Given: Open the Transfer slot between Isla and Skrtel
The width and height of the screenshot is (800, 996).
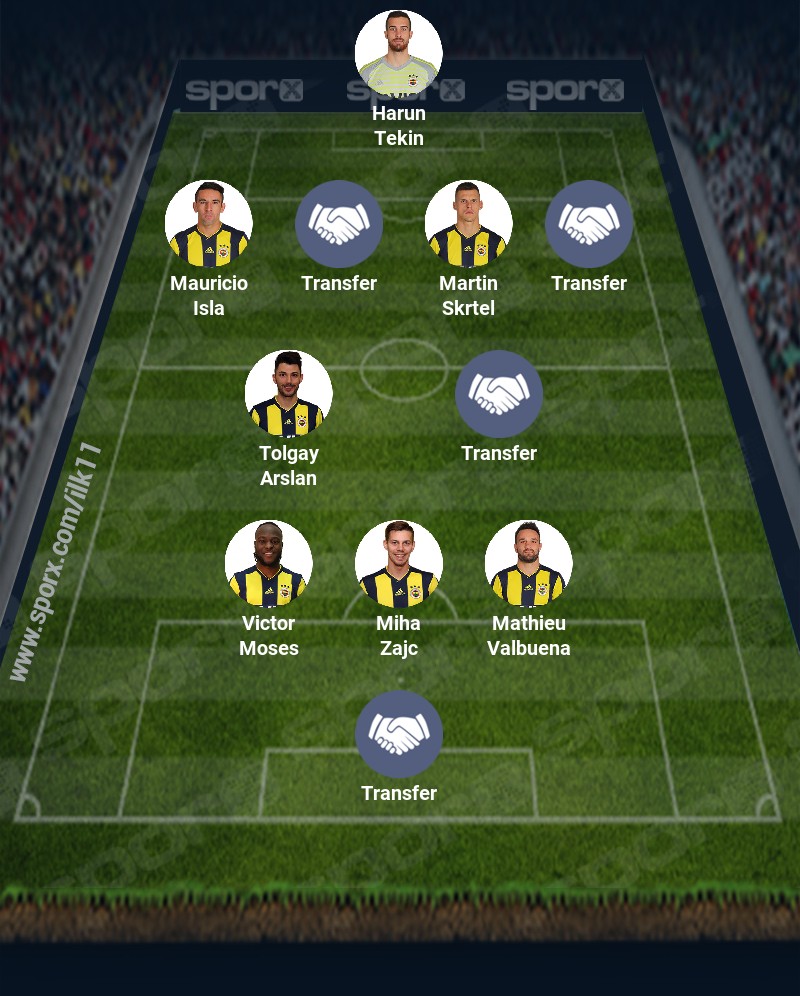Looking at the screenshot, I should click(339, 224).
